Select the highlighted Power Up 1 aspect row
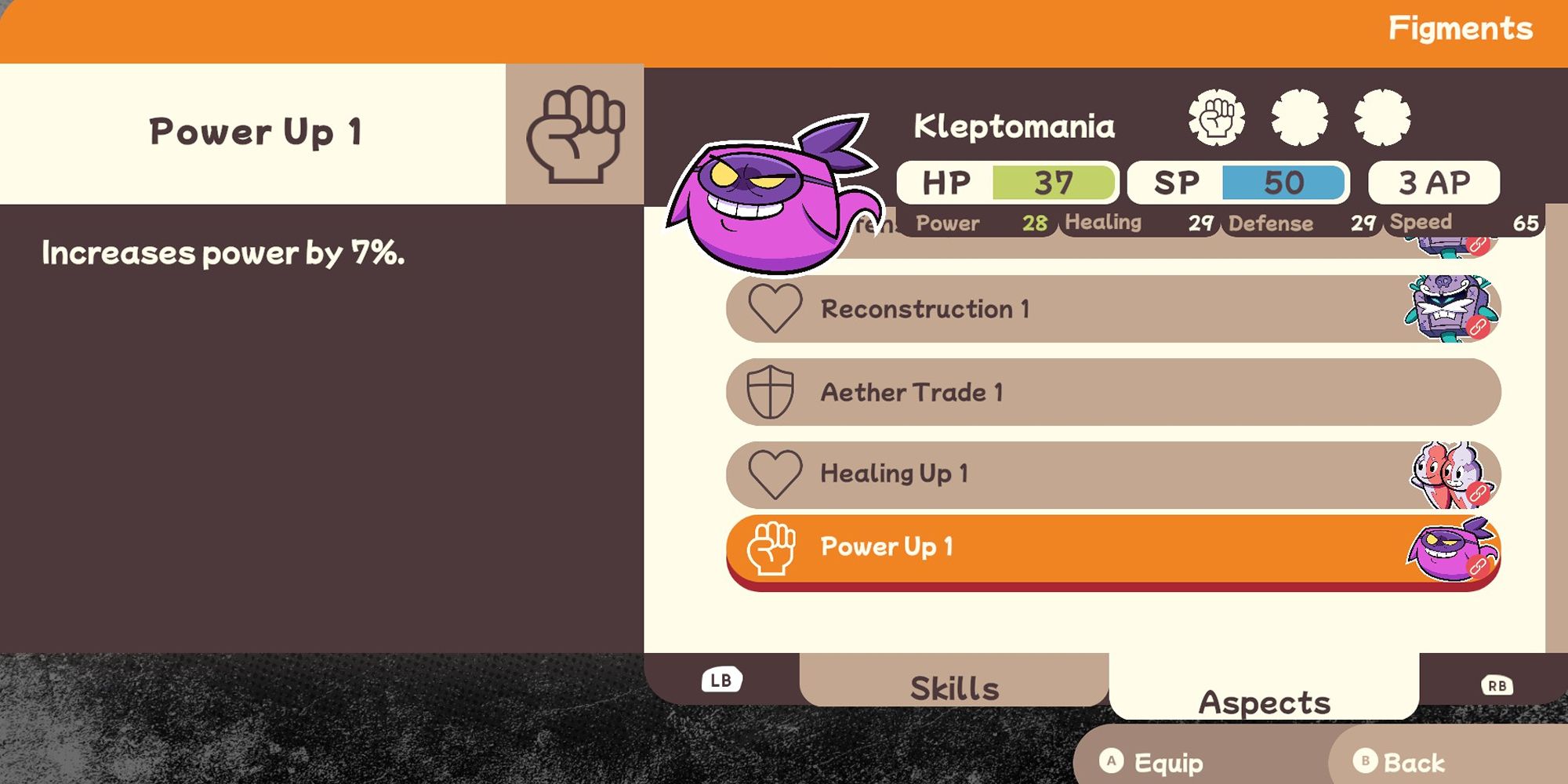This screenshot has height=784, width=1568. (x=1098, y=548)
